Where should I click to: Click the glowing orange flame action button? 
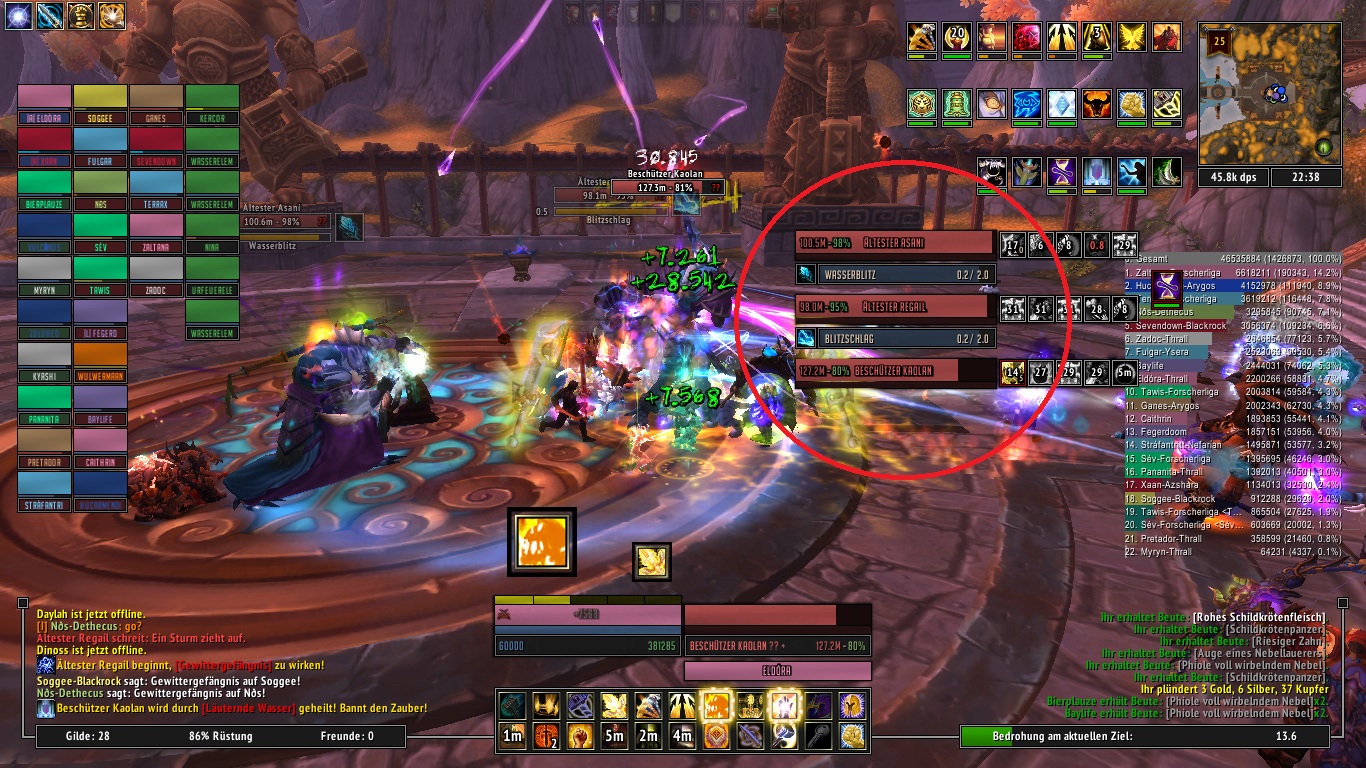click(715, 705)
